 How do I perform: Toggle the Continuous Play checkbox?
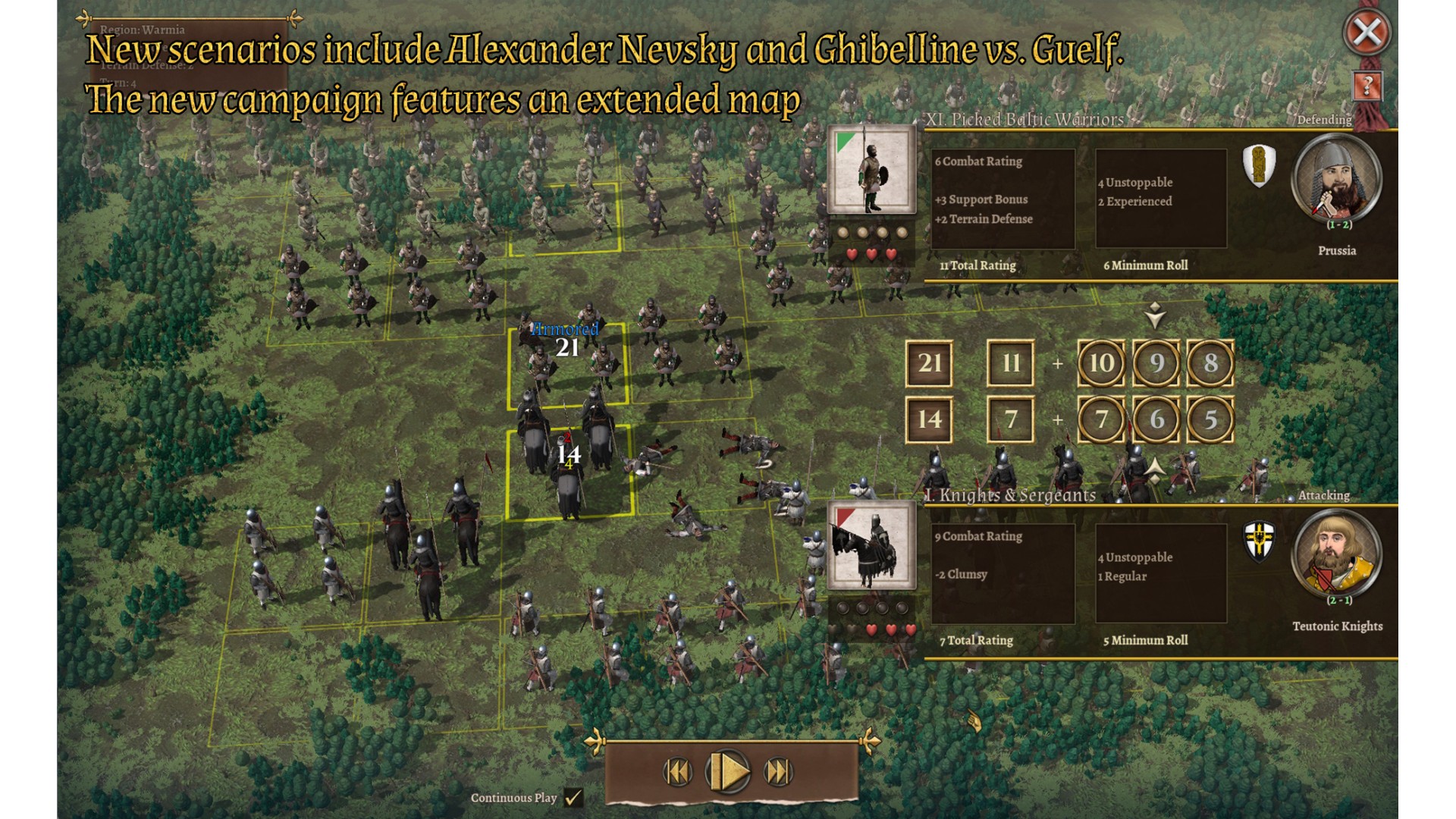point(574,798)
